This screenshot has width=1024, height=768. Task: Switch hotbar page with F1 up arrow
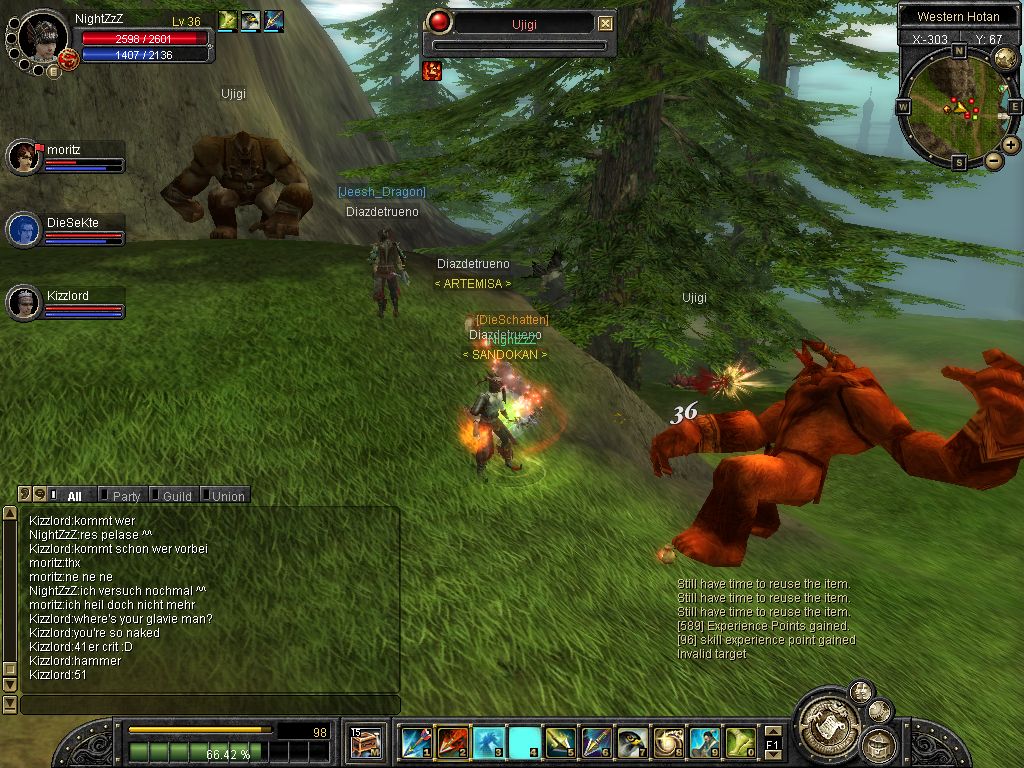(x=772, y=732)
